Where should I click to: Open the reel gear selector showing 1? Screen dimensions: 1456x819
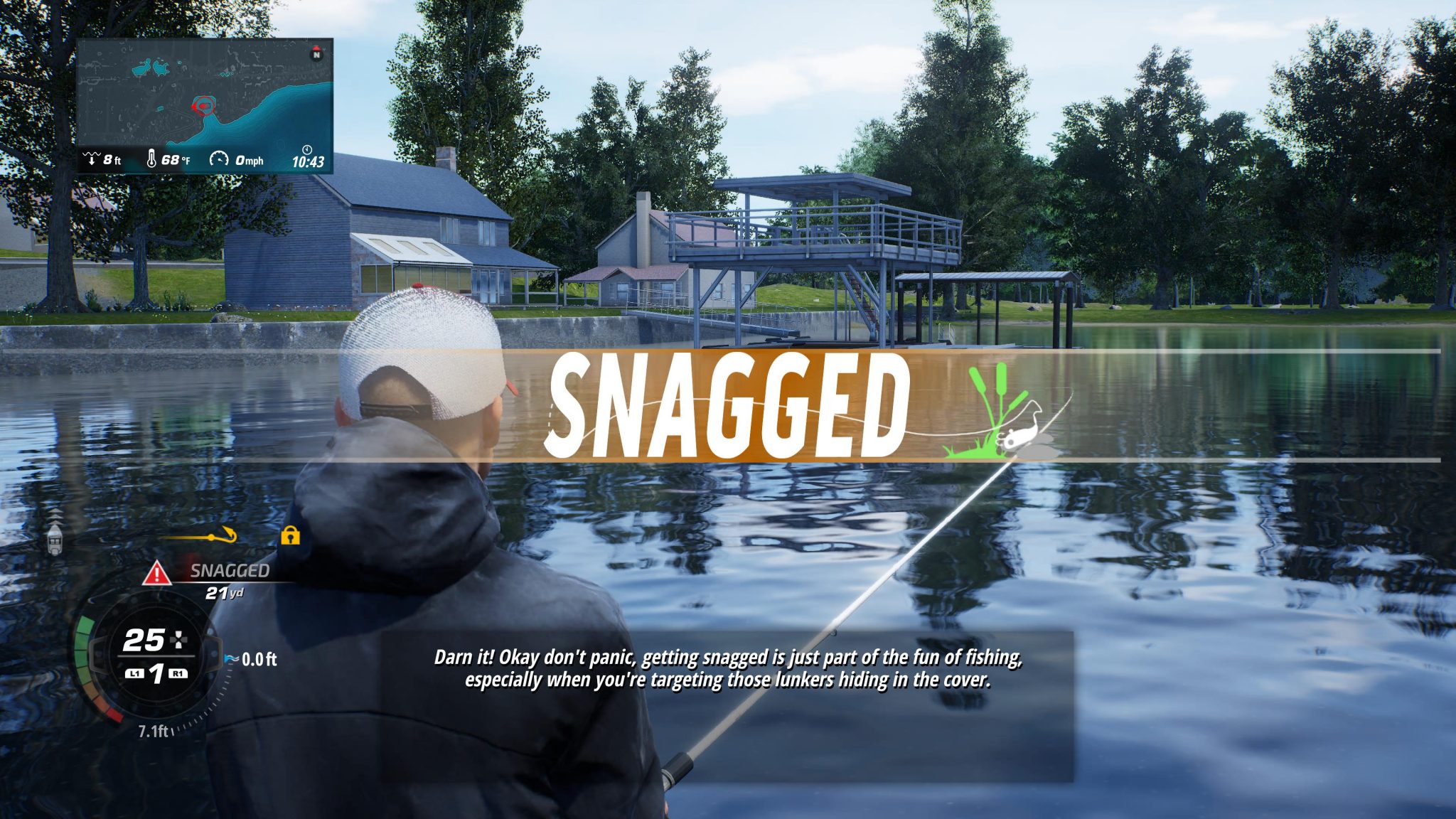click(x=158, y=674)
